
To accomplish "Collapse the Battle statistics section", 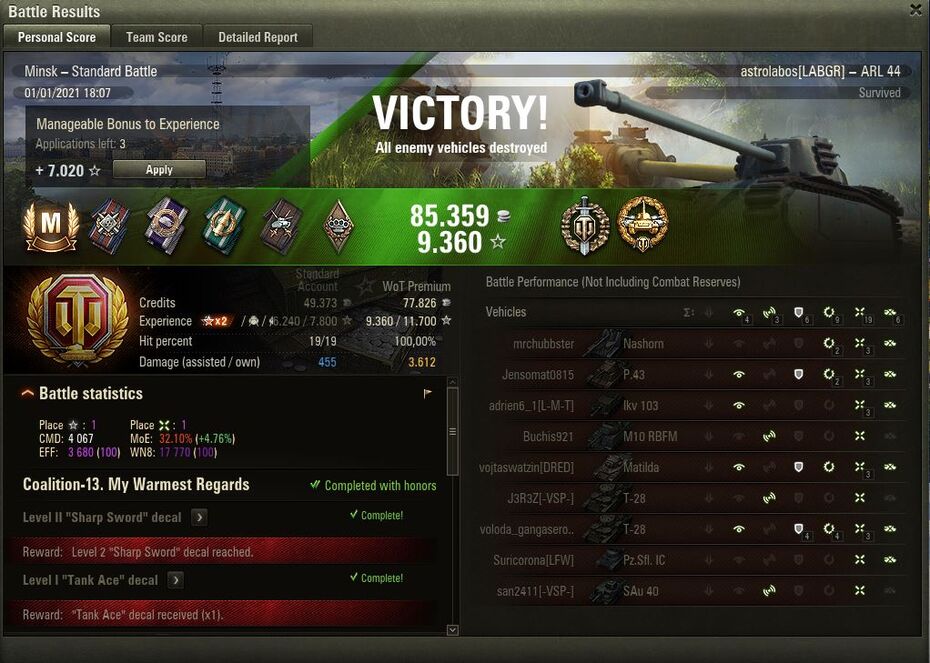I will point(28,394).
